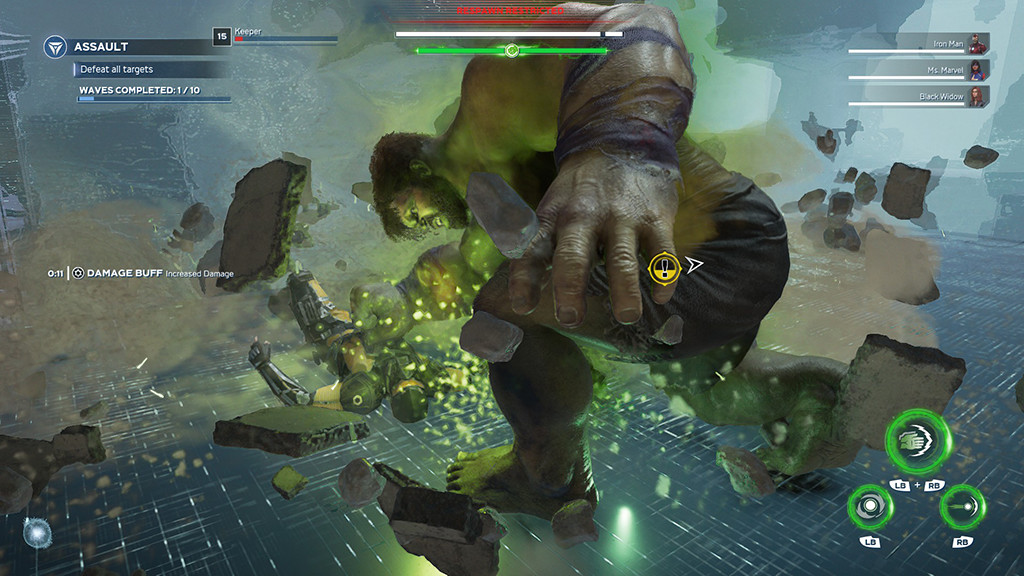Click the Damage Buff status icon
Image resolution: width=1024 pixels, height=576 pixels.
coord(77,273)
